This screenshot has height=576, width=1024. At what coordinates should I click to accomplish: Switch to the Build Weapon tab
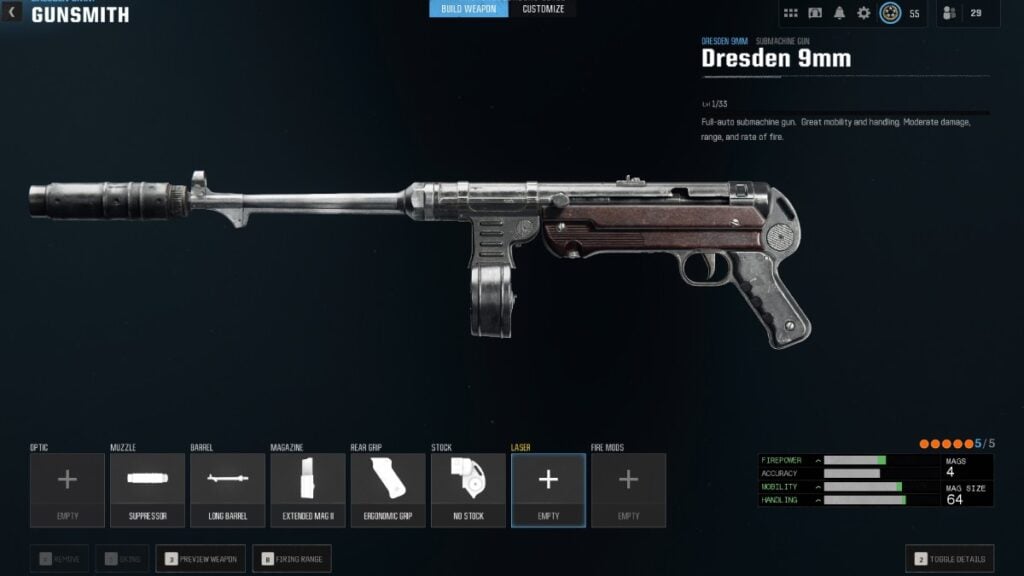[x=469, y=9]
